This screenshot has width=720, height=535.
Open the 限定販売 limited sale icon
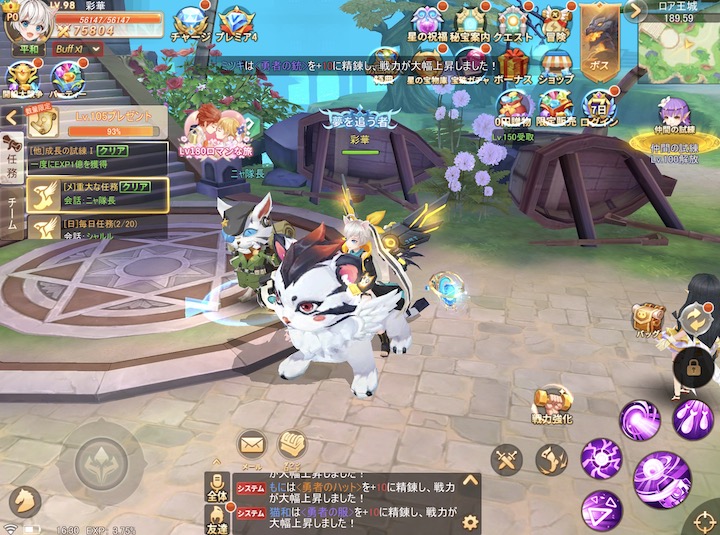554,108
